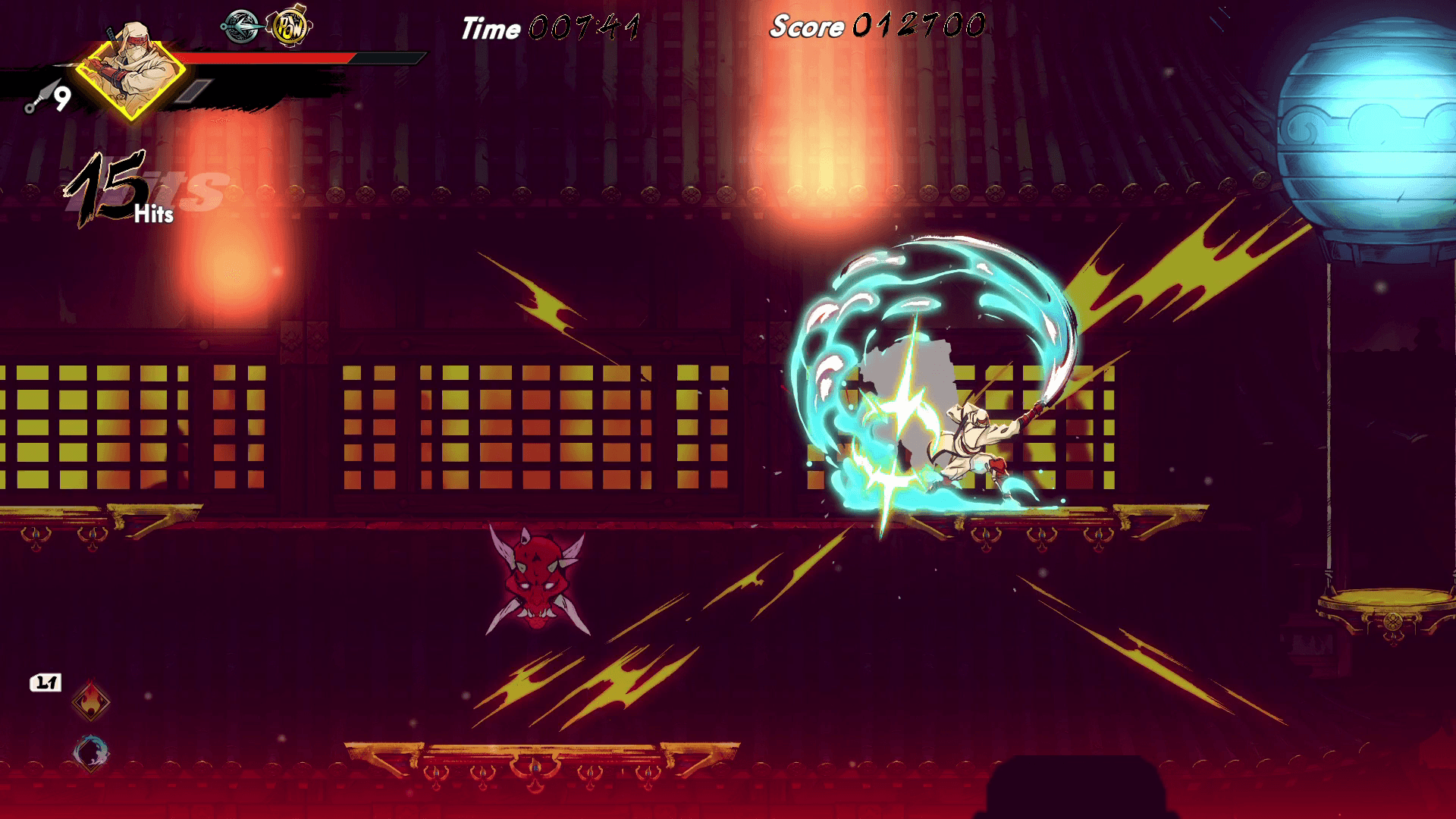Viewport: 1456px width, 819px height.
Task: Use the fire ninpo ability icon
Action: 91,701
